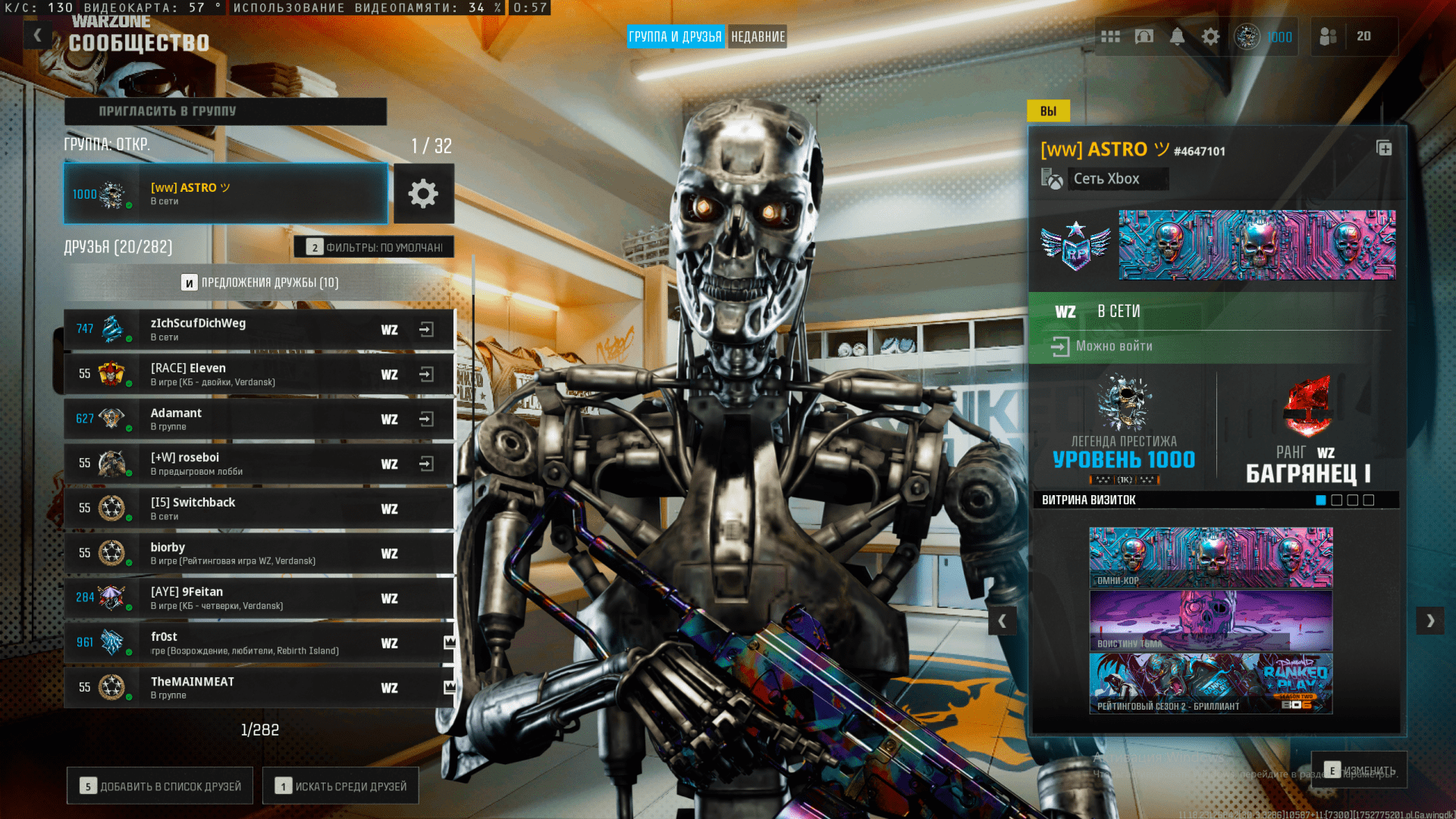Expand ПРЕДЛОЖЕНИЯ ДРУЖБЫ (10) section
Image resolution: width=1456 pixels, height=819 pixels.
(x=258, y=281)
